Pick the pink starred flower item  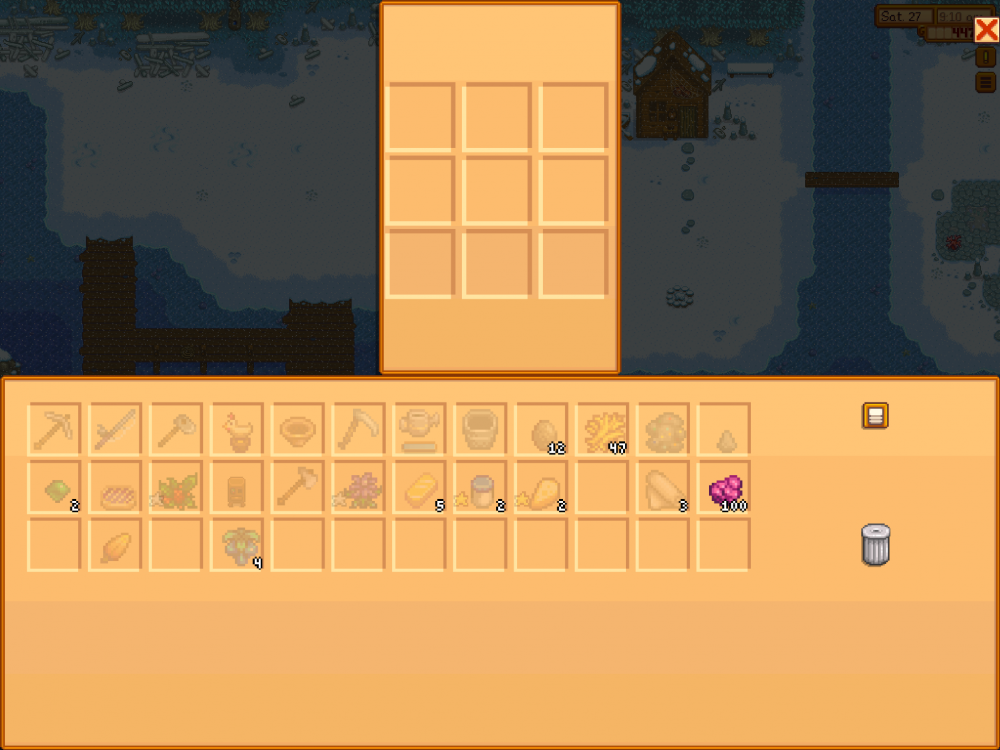pyautogui.click(x=359, y=488)
